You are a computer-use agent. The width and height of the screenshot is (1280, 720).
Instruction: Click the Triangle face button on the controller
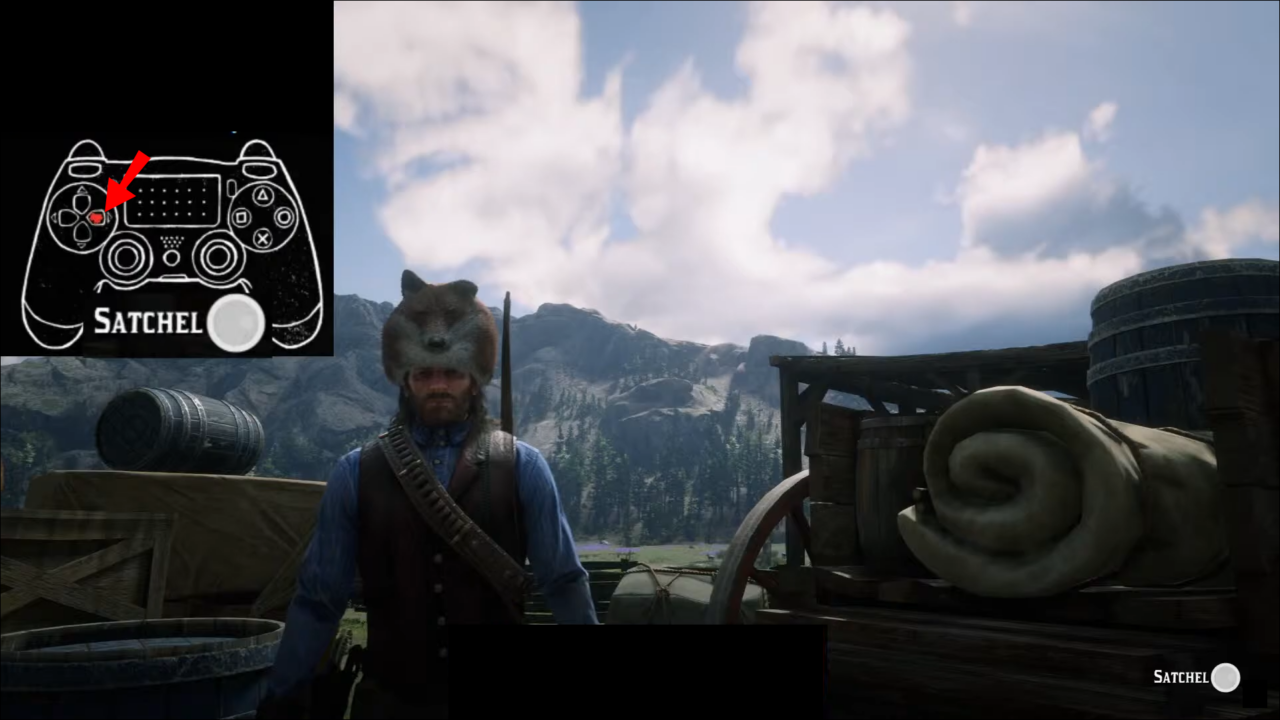click(262, 194)
